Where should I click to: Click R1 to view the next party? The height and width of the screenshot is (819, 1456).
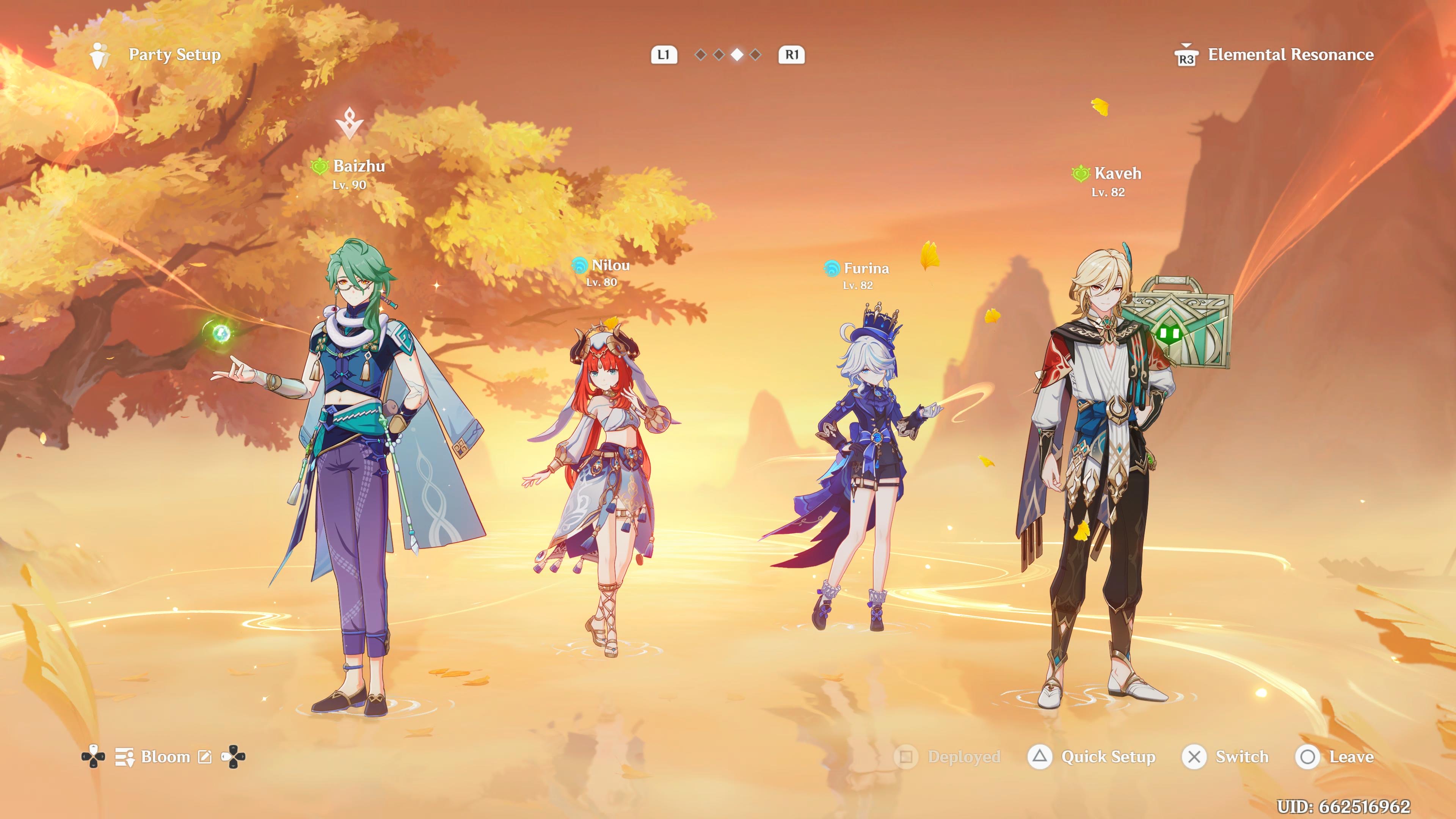pyautogui.click(x=792, y=54)
